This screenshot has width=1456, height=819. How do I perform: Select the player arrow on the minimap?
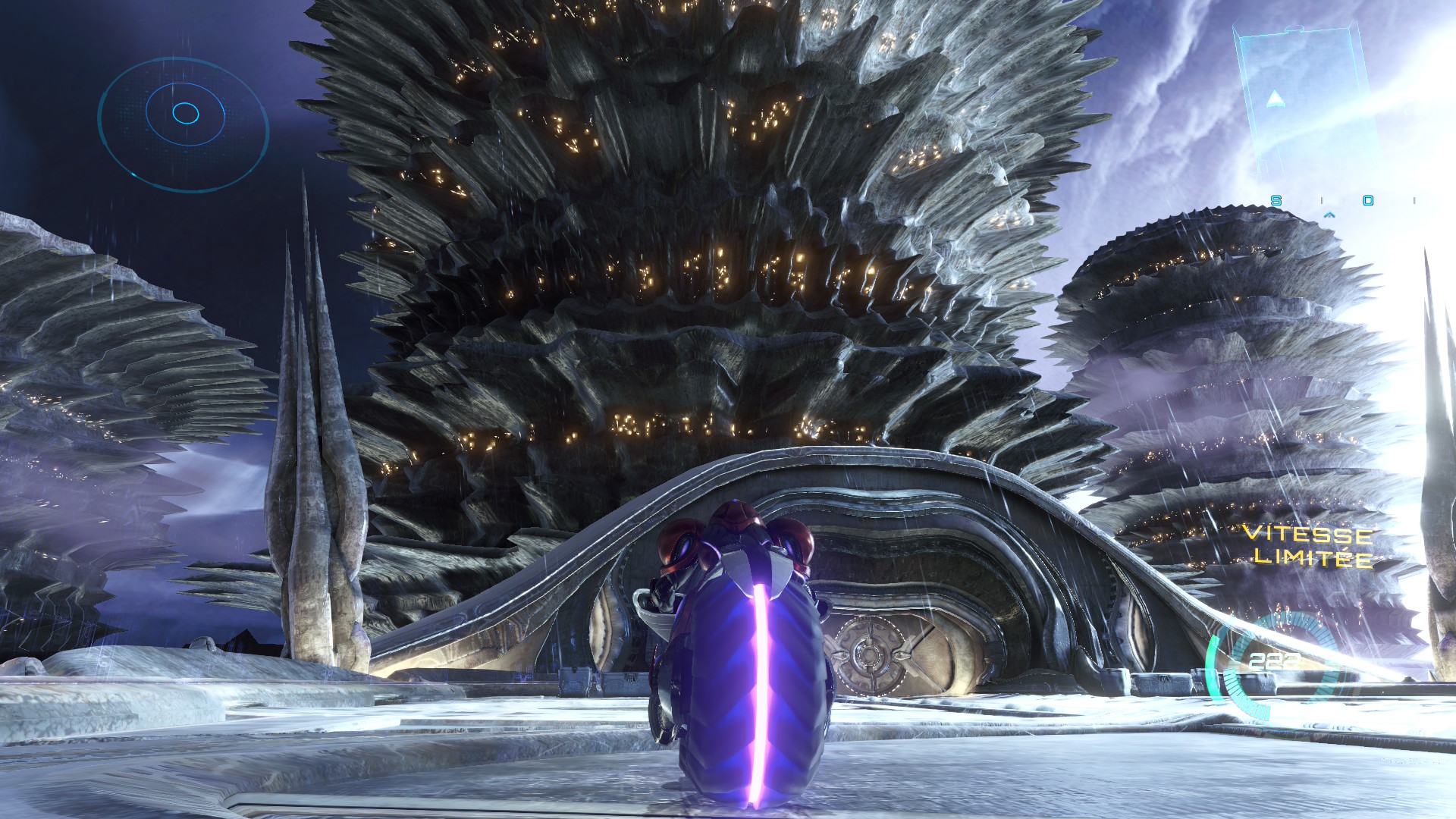click(1275, 98)
